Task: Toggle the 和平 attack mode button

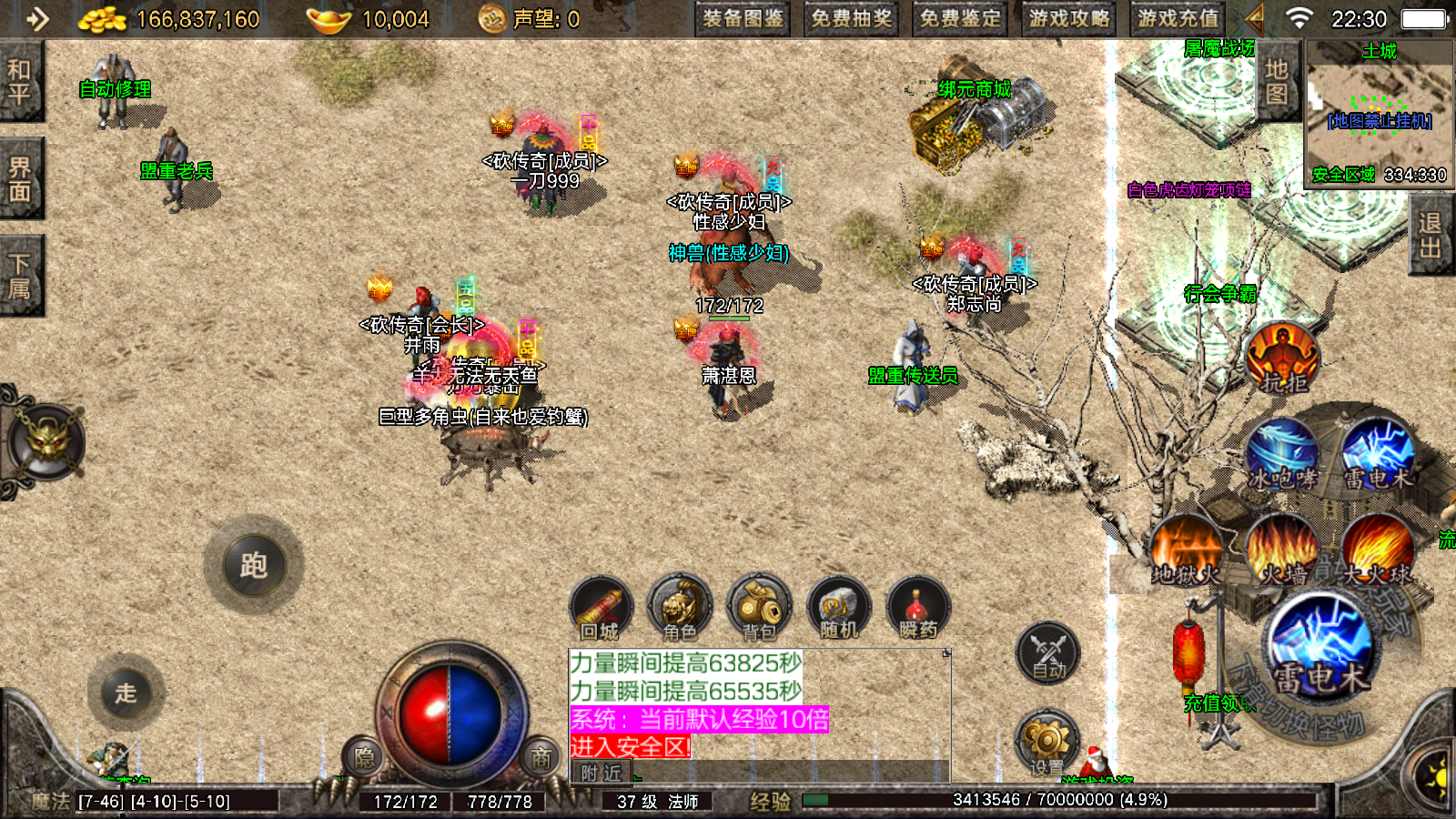Action: pyautogui.click(x=20, y=82)
